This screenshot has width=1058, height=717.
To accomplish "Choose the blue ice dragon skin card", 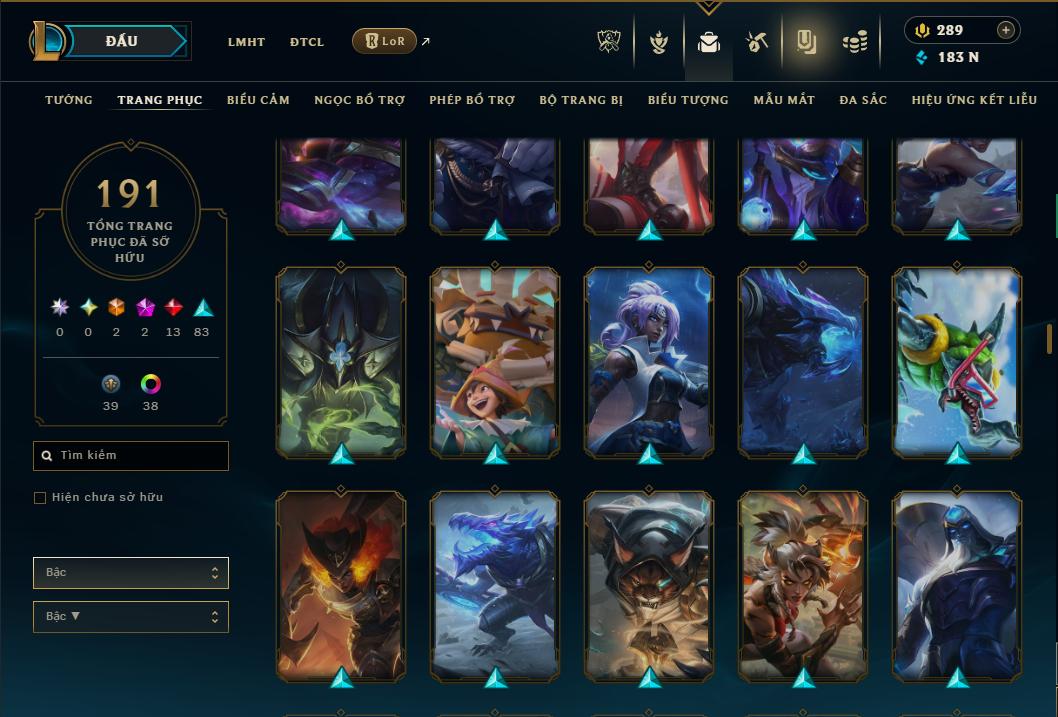I will [495, 585].
